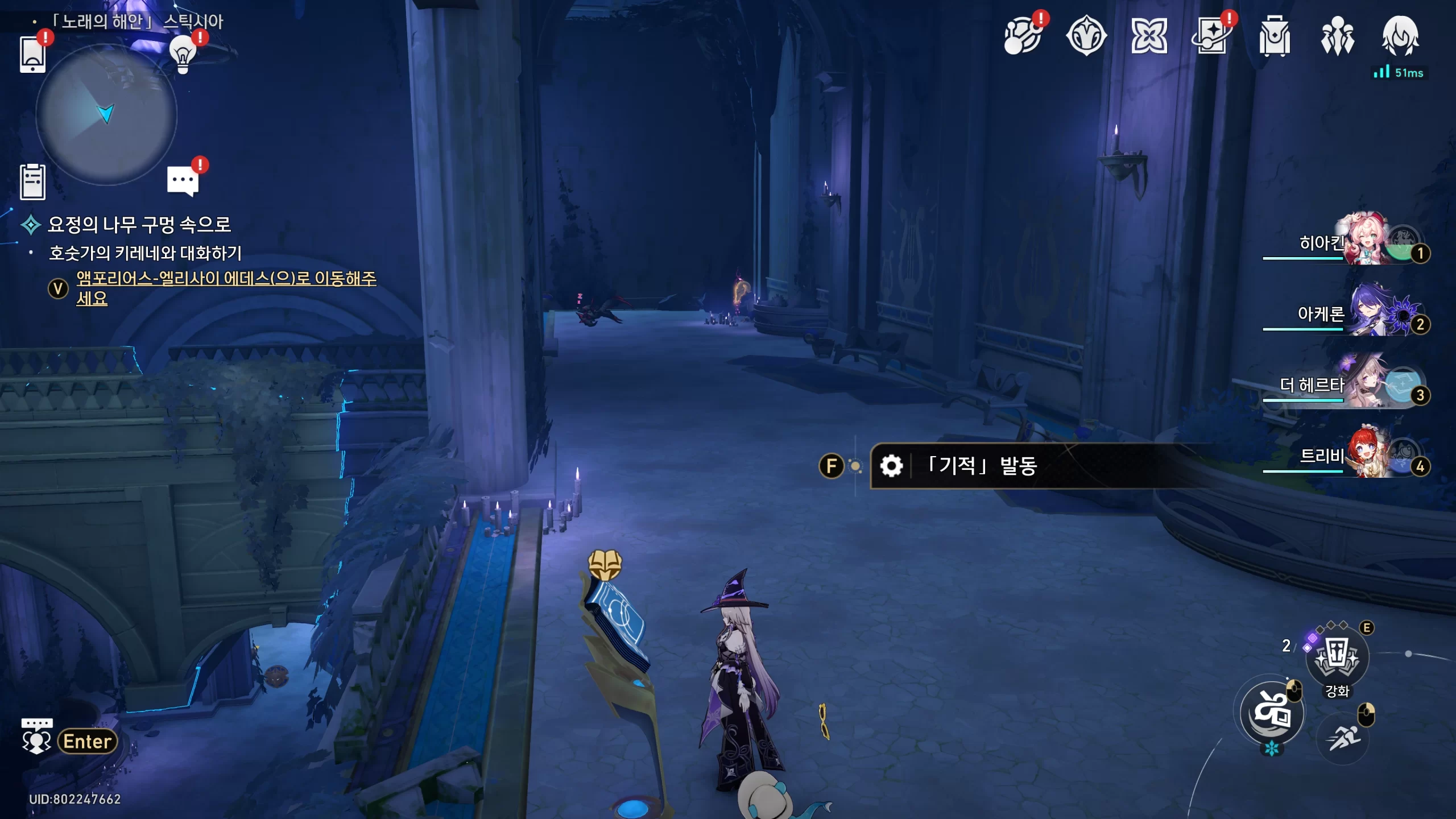Open the phone menu icon
Screen dimensions: 1456x819
(32, 55)
